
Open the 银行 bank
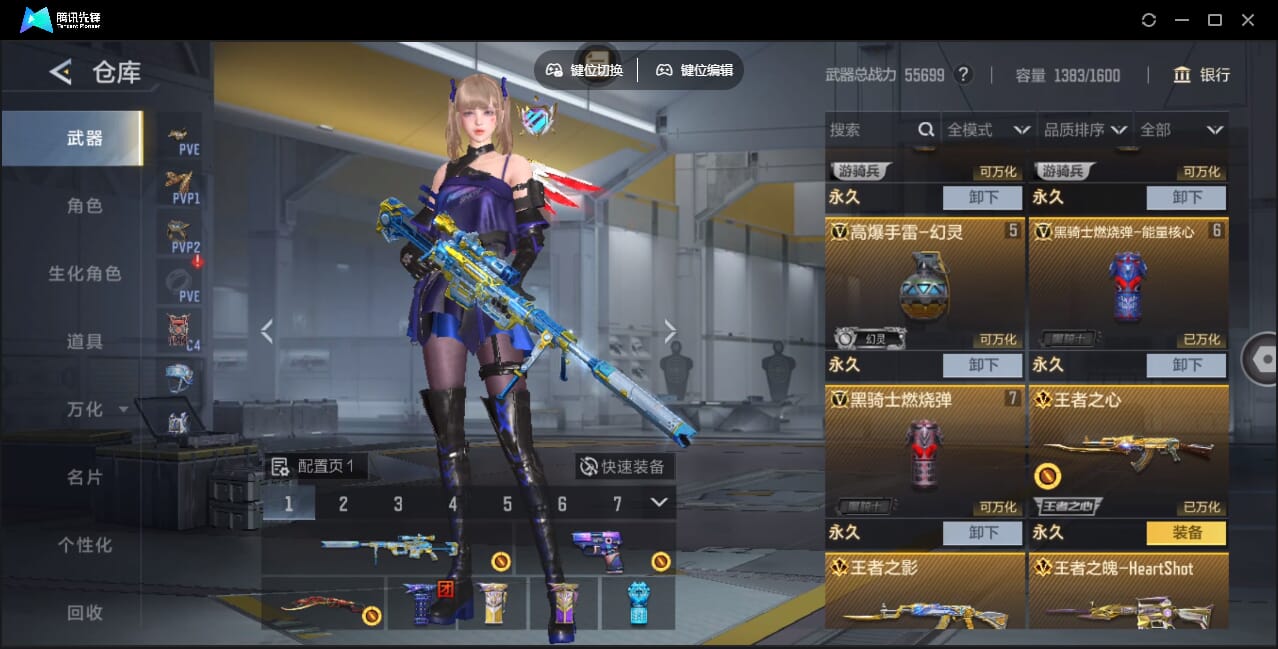pos(1202,75)
